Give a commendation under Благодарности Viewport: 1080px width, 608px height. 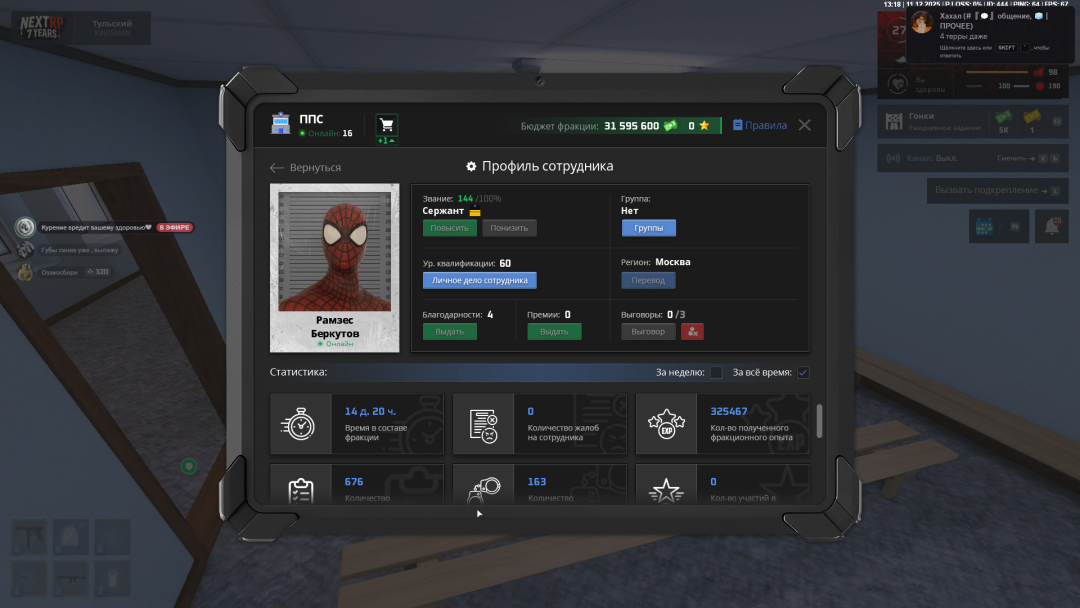tap(449, 332)
